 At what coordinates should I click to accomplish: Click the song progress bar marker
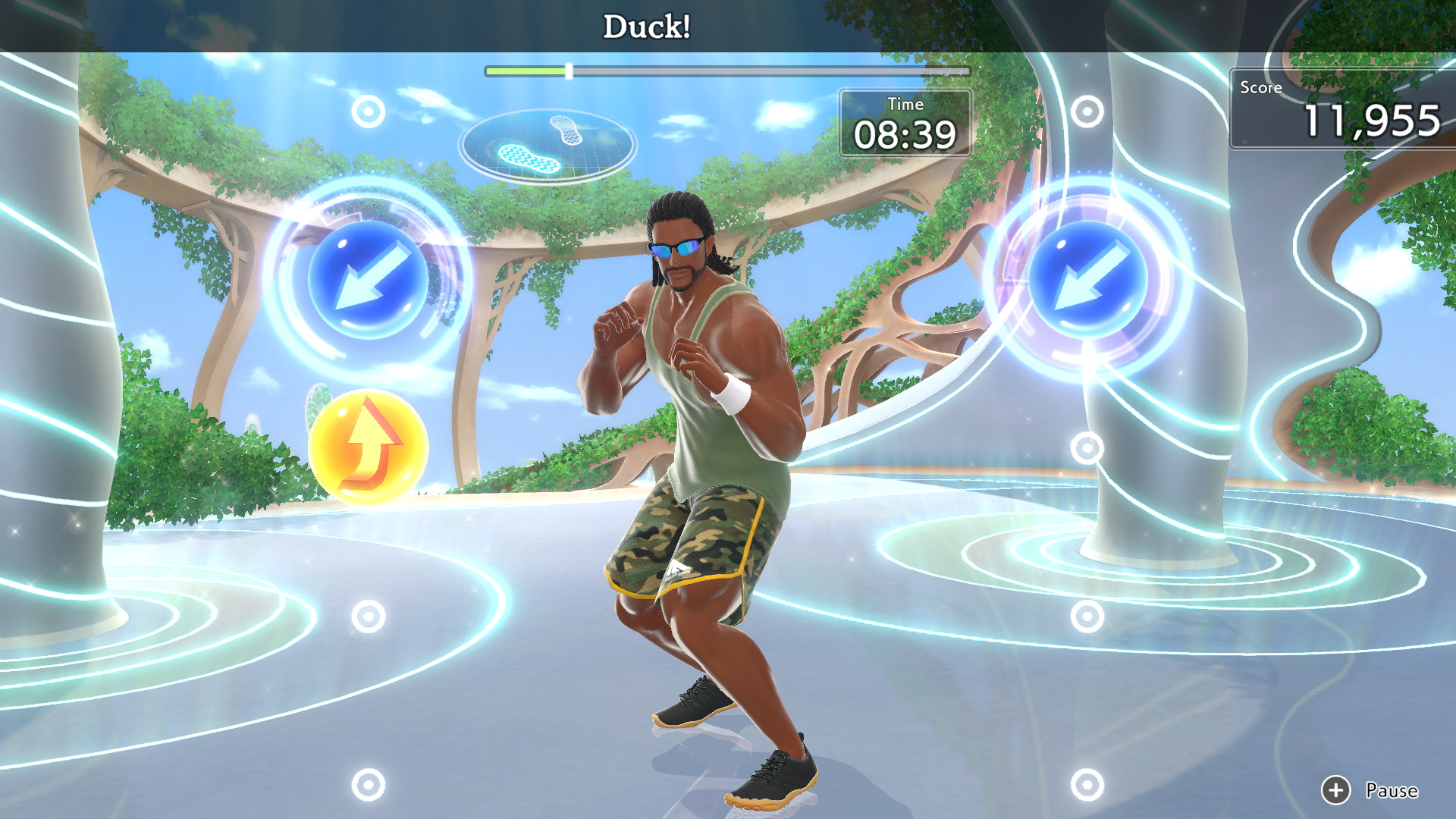pyautogui.click(x=570, y=70)
